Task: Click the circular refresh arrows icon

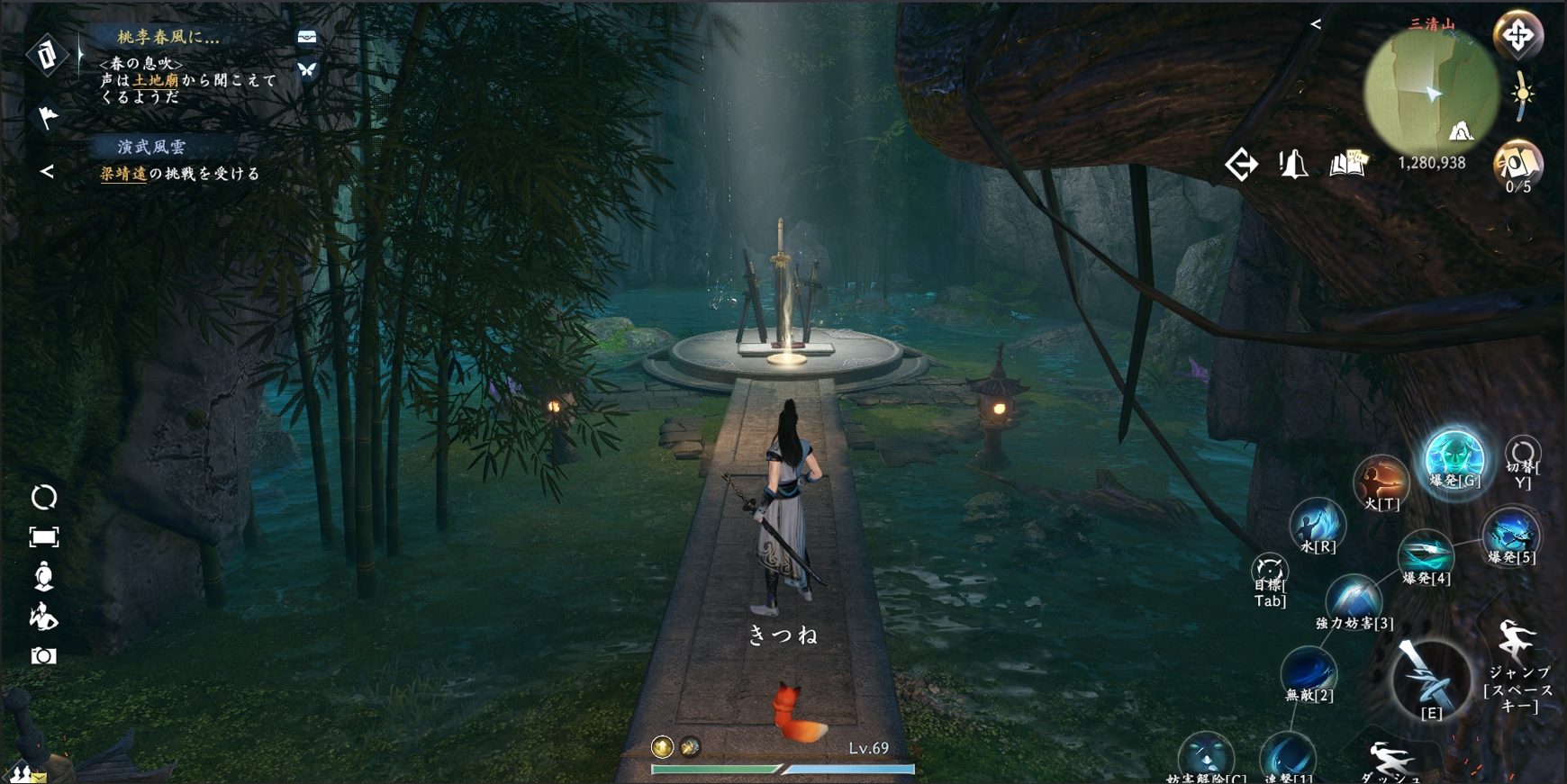Action: pyautogui.click(x=43, y=497)
